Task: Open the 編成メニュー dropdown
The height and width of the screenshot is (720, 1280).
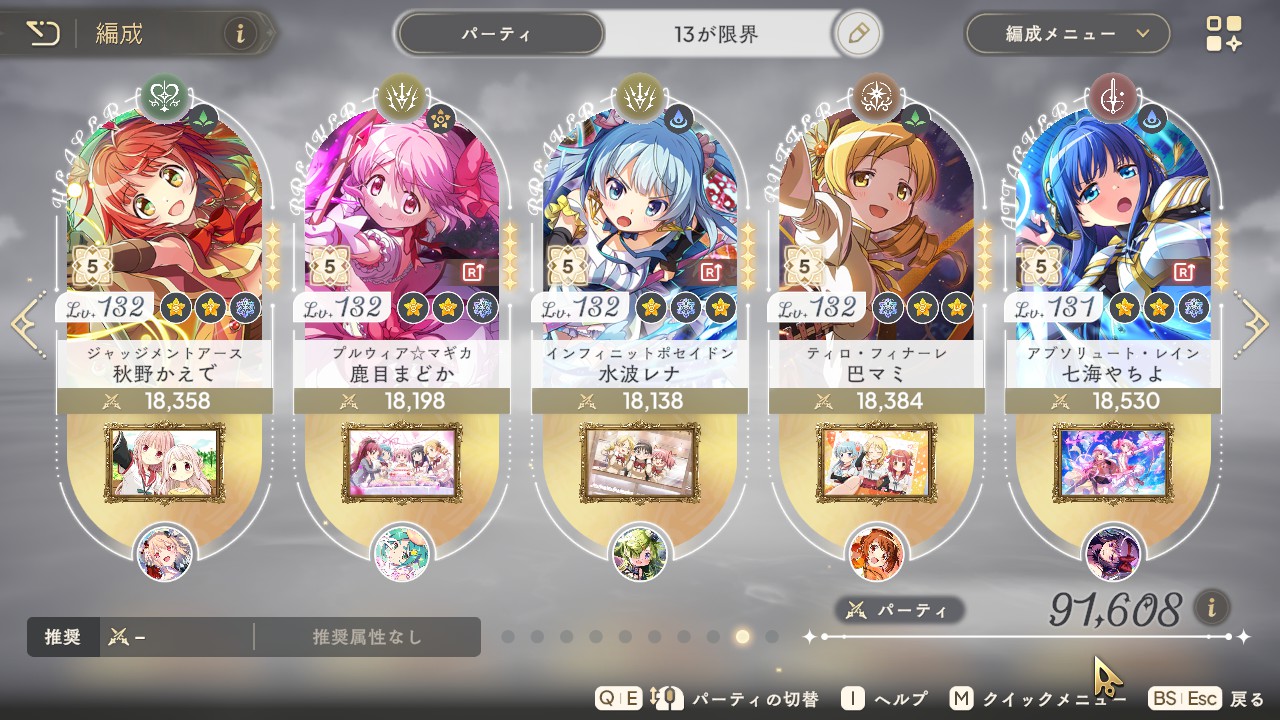Action: (1067, 34)
